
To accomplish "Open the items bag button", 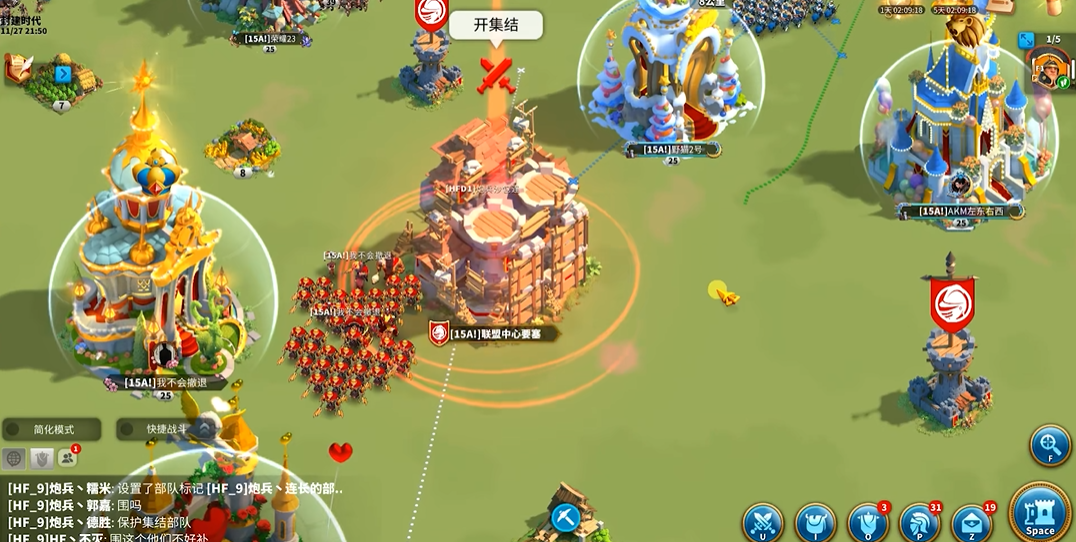I will pyautogui.click(x=815, y=522).
